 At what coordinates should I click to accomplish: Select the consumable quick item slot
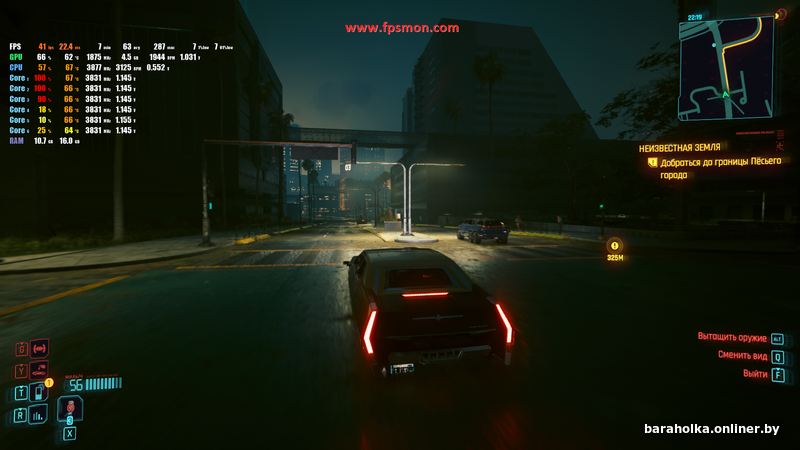coord(70,408)
